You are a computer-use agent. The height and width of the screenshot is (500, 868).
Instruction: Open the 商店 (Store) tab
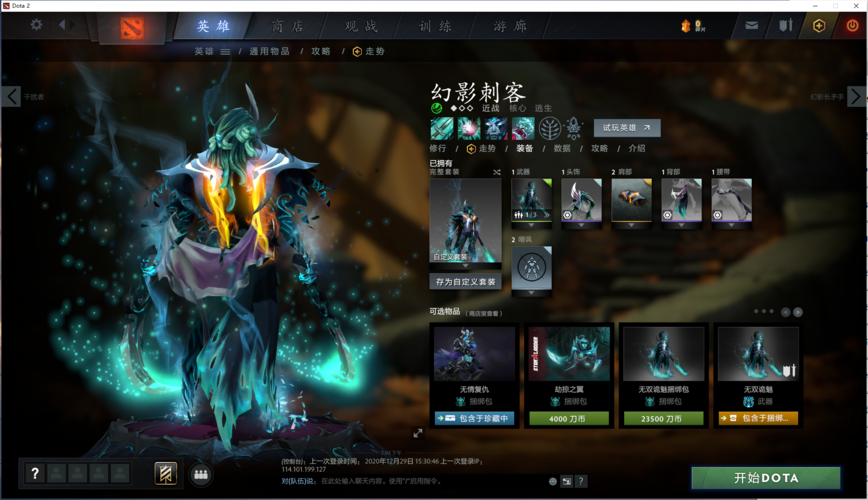pyautogui.click(x=288, y=26)
